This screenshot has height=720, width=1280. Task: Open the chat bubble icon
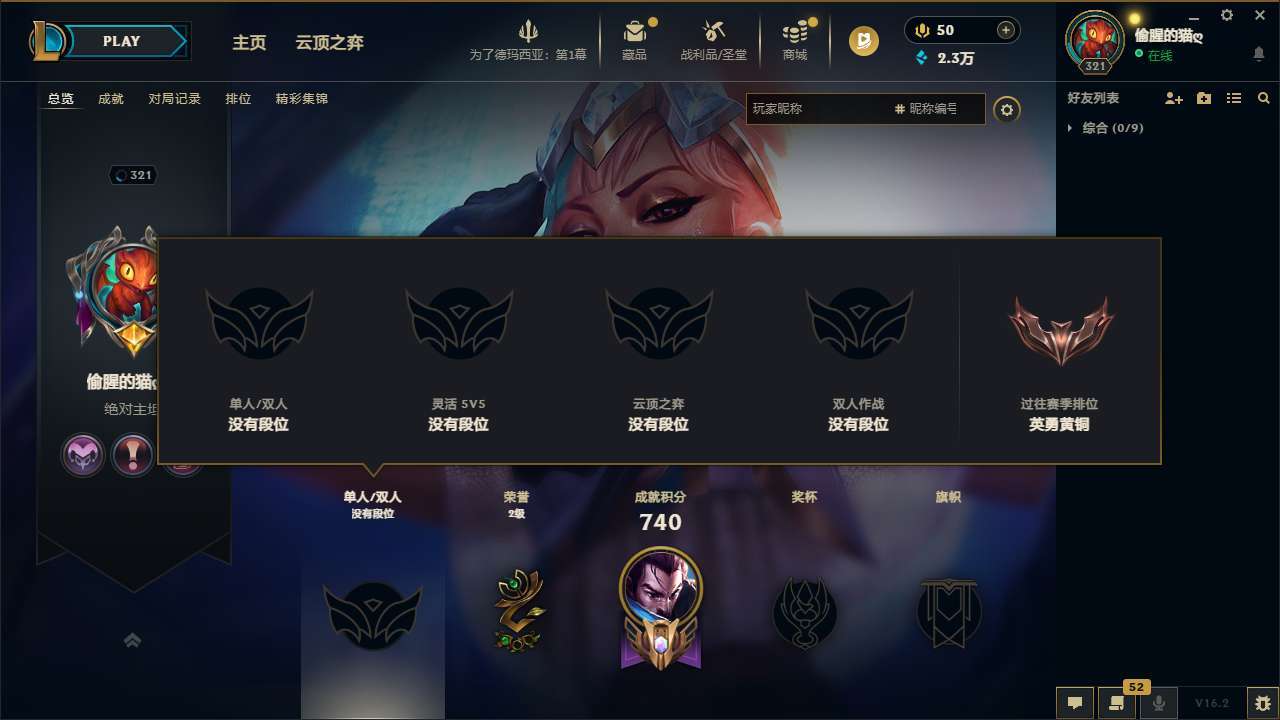point(1074,703)
